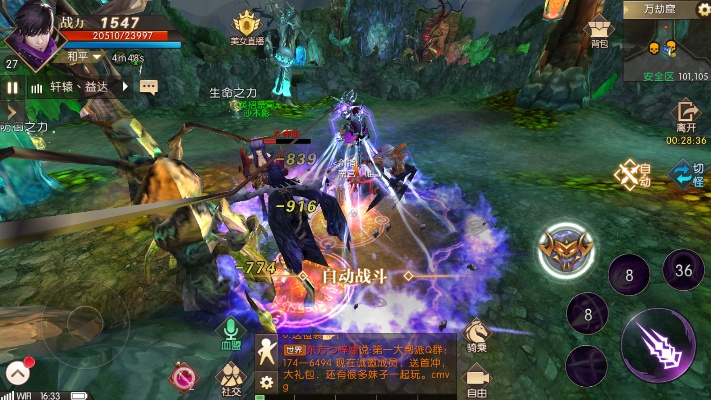Switch target with 切怪 button
Screen dimensions: 711x400
click(x=687, y=174)
